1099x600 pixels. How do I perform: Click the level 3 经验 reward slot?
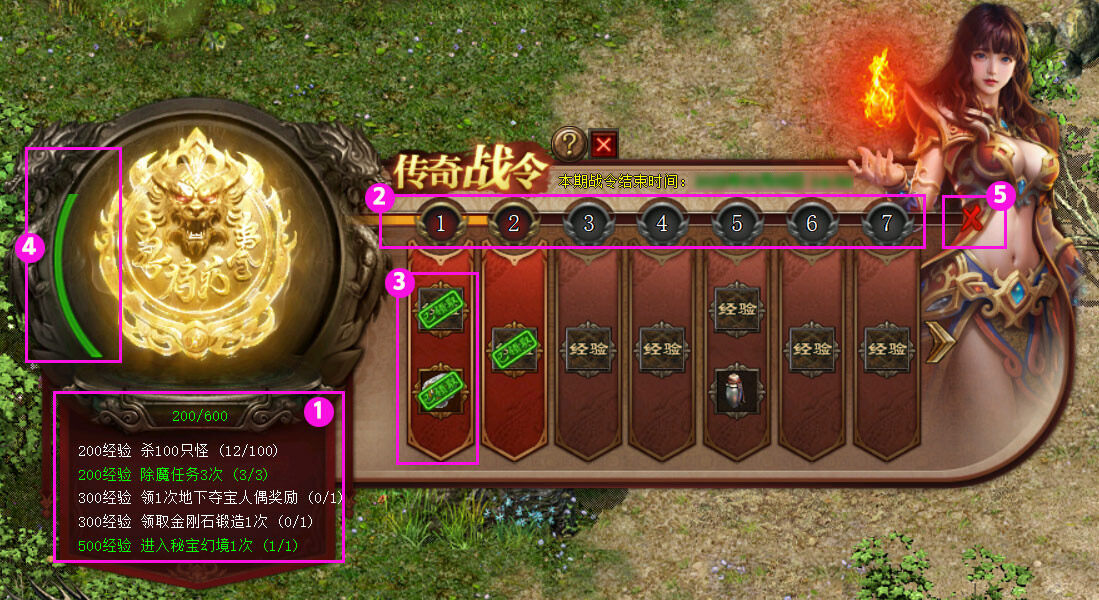pyautogui.click(x=588, y=349)
